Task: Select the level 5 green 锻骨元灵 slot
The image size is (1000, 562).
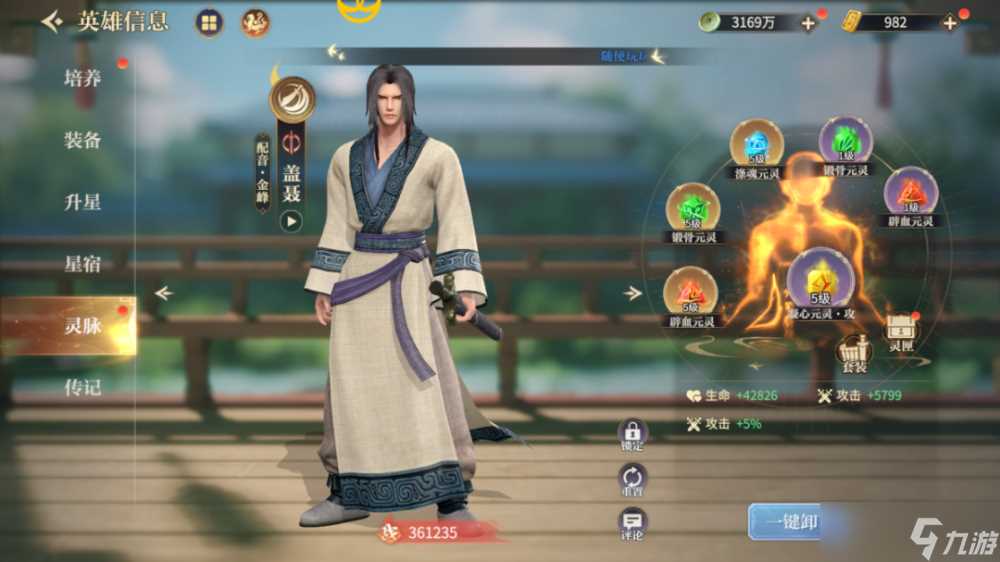Action: click(x=692, y=210)
